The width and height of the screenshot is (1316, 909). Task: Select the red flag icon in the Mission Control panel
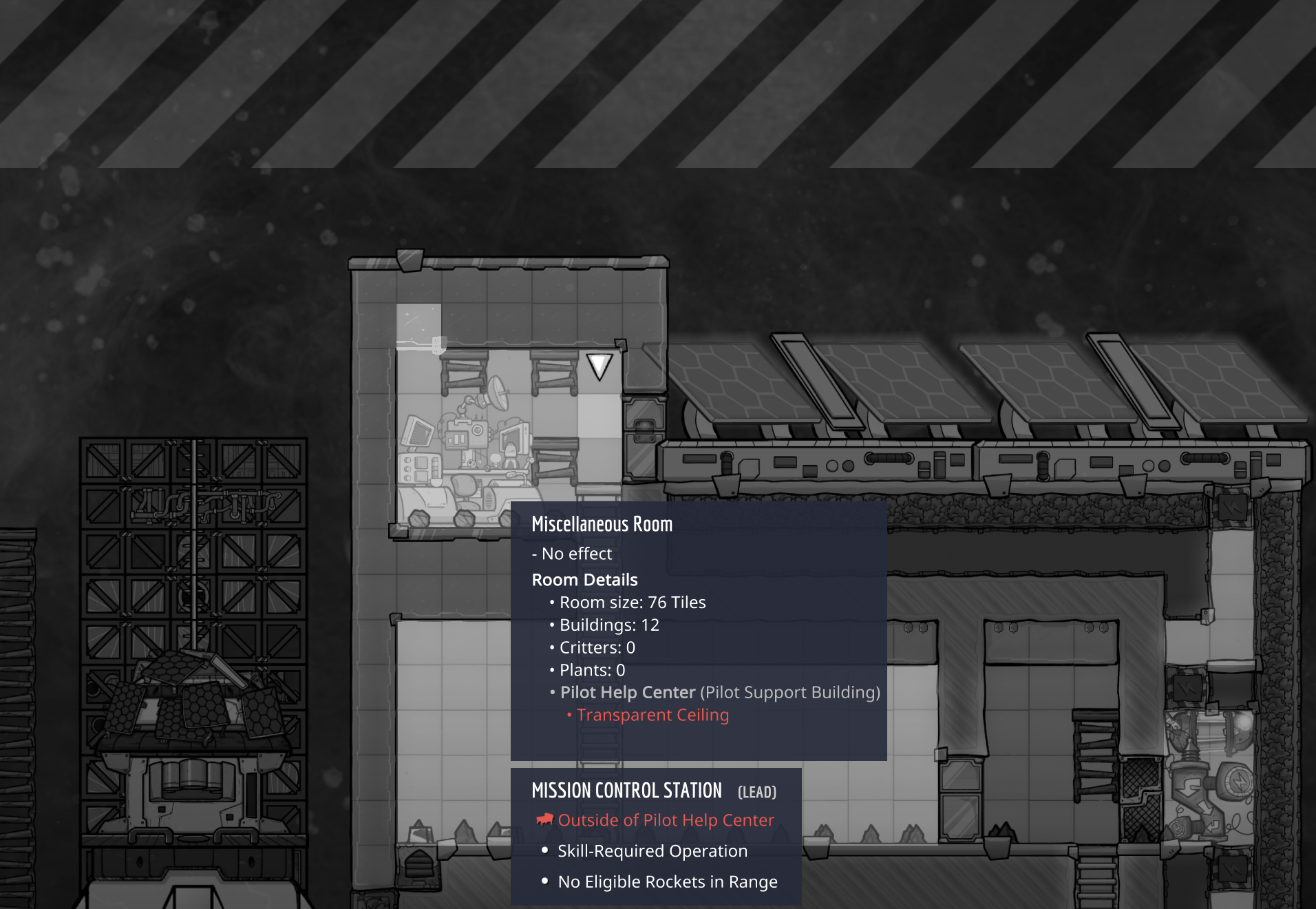pos(544,819)
